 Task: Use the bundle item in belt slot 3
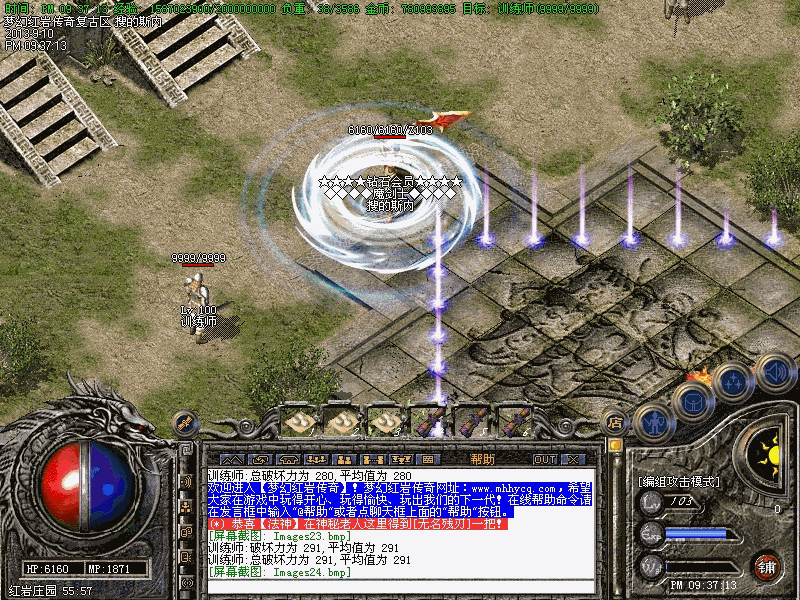click(x=385, y=422)
